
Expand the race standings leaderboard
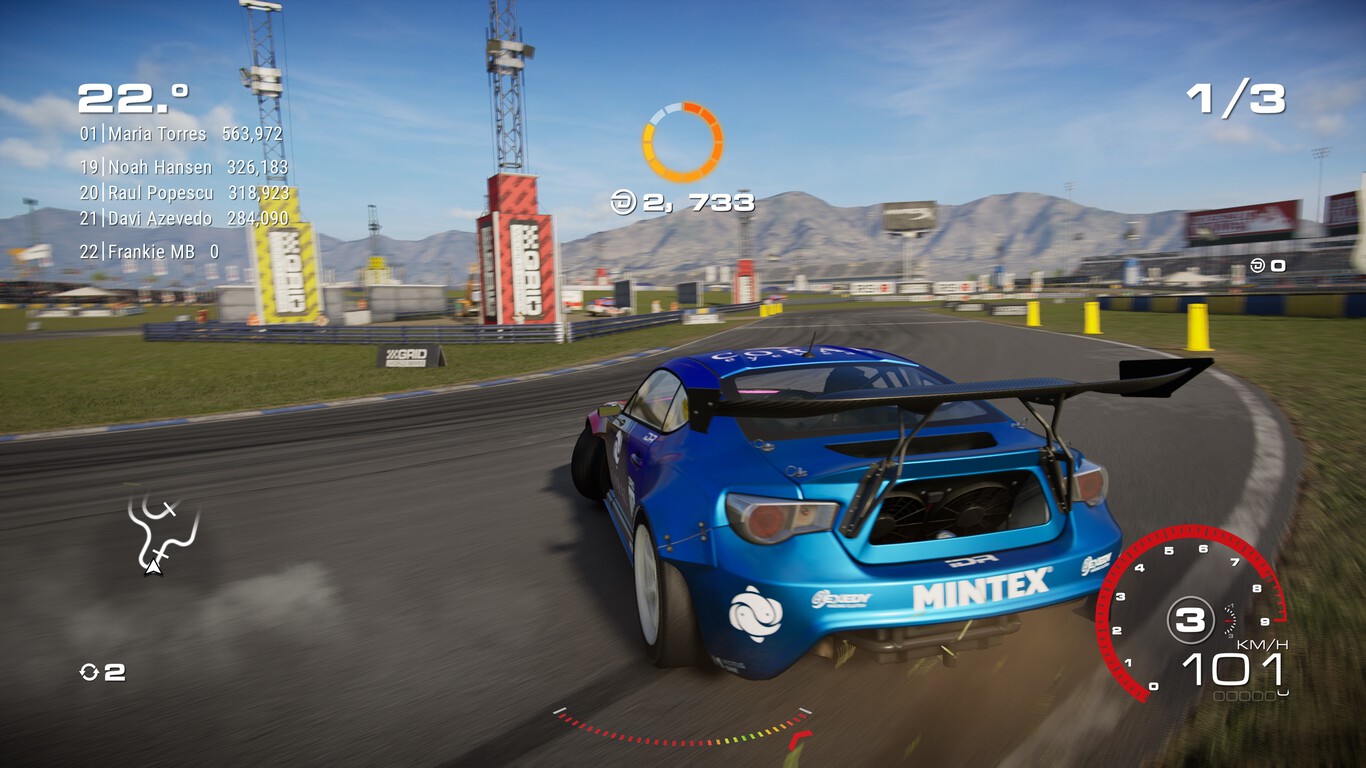180,192
